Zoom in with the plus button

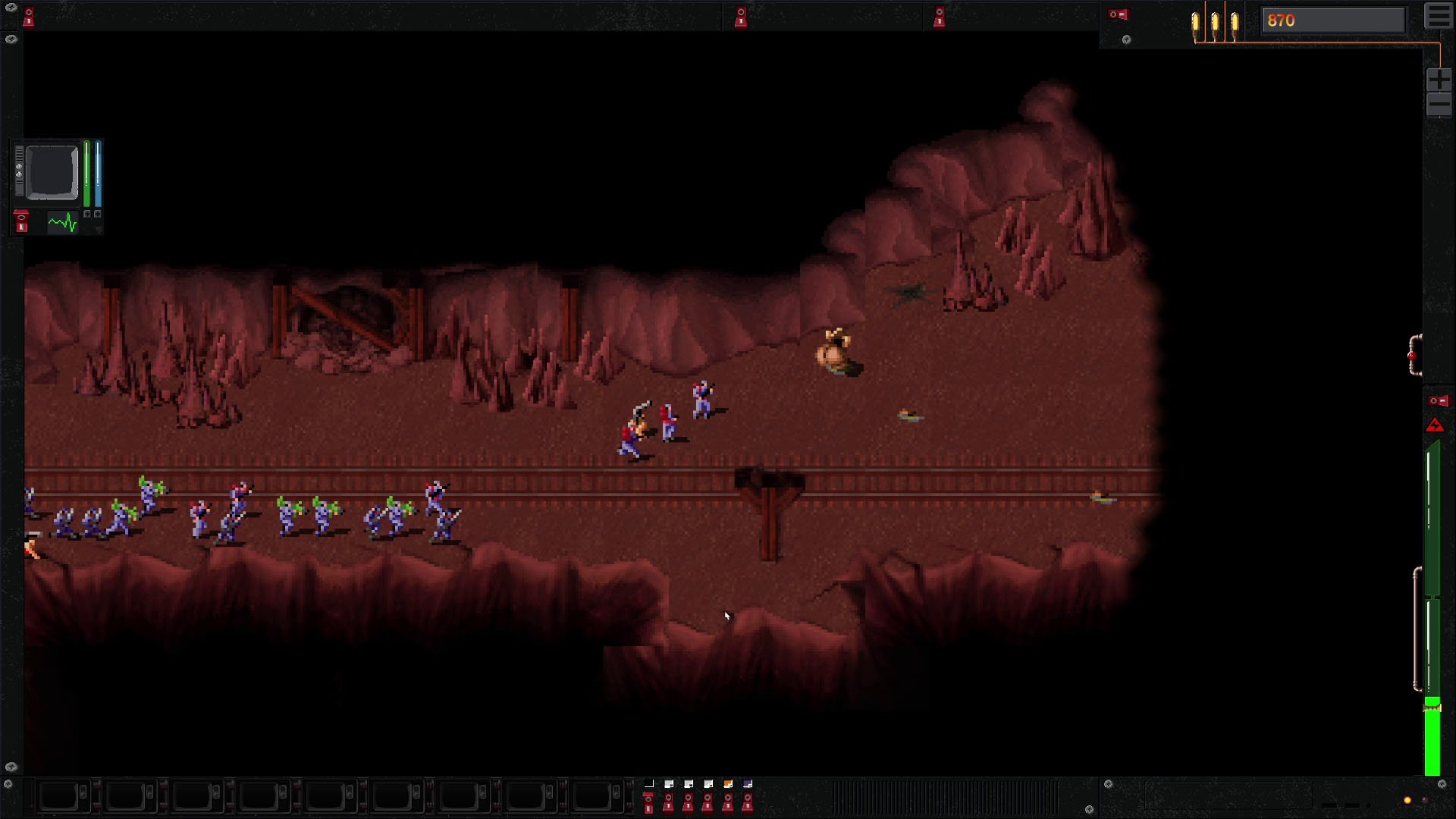pyautogui.click(x=1439, y=79)
